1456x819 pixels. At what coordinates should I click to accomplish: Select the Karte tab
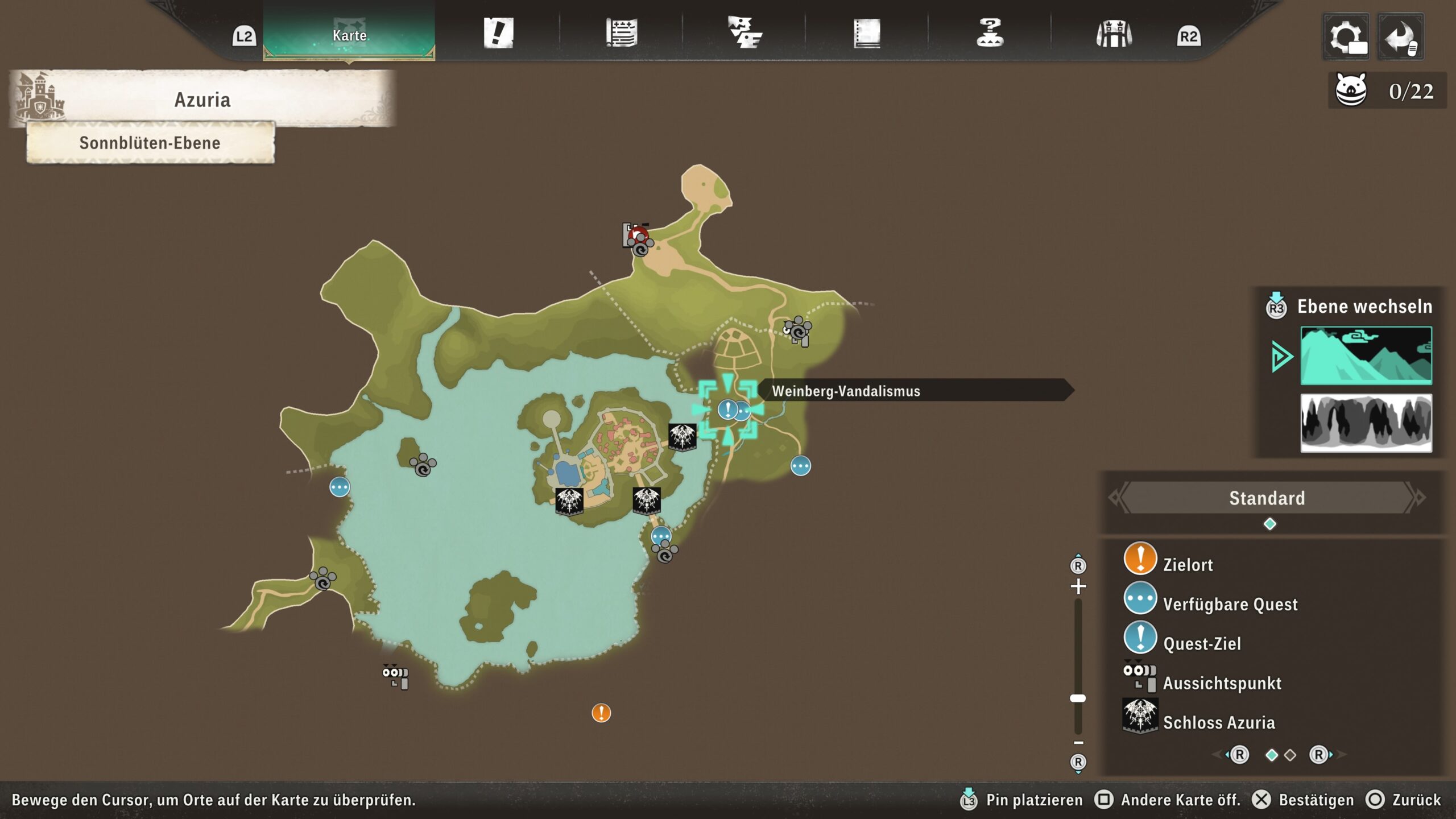coord(349,35)
